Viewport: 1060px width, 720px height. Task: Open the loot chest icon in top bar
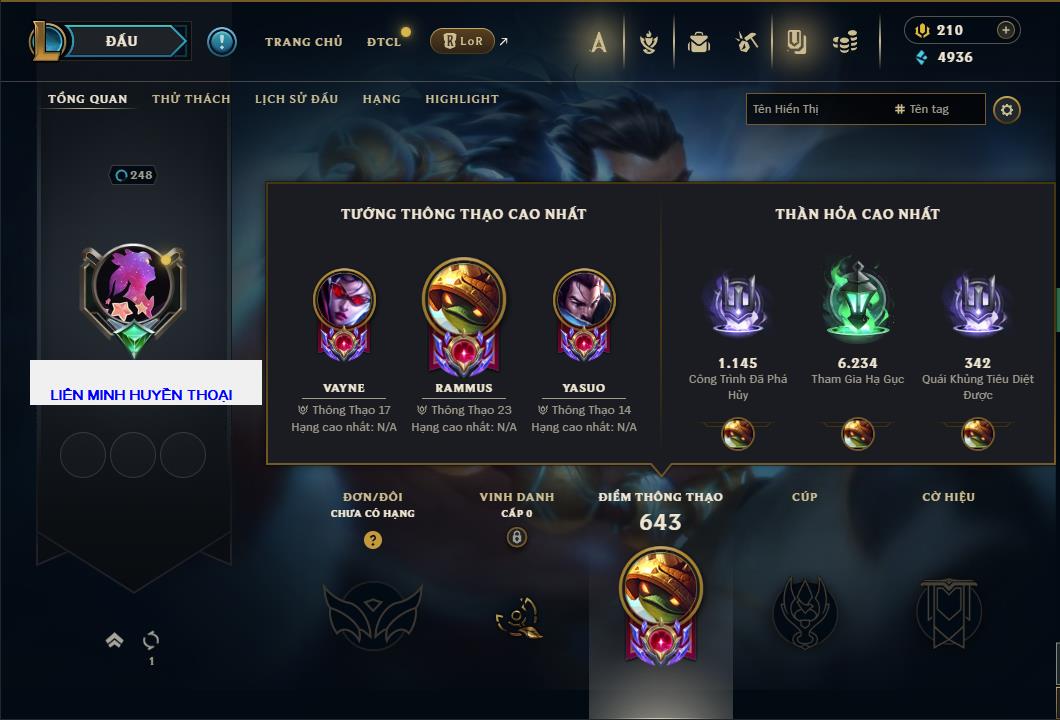pyautogui.click(x=746, y=42)
